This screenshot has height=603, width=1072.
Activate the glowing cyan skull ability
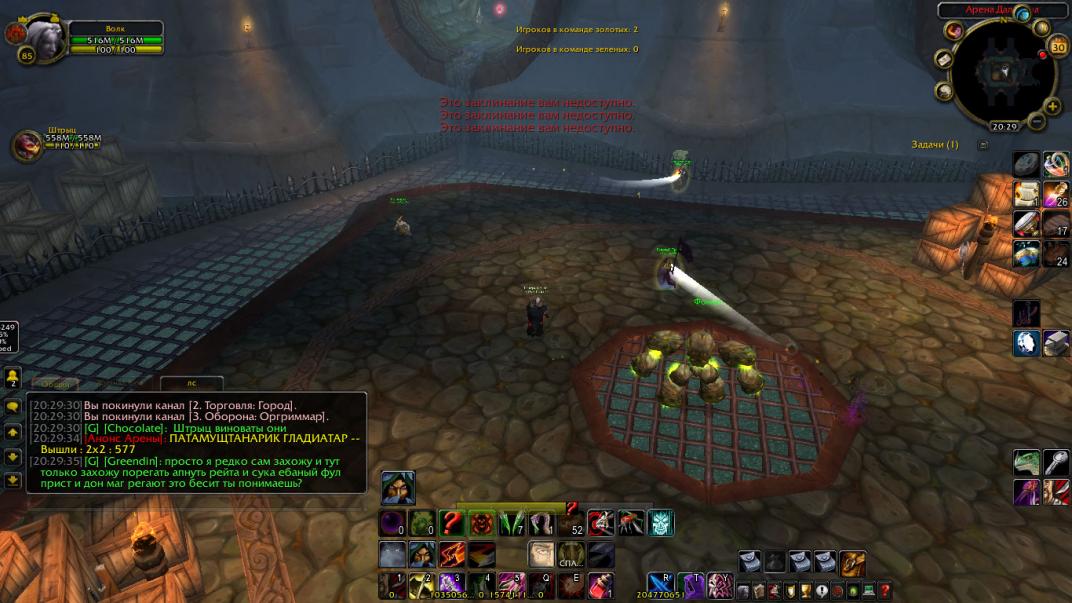(x=661, y=523)
